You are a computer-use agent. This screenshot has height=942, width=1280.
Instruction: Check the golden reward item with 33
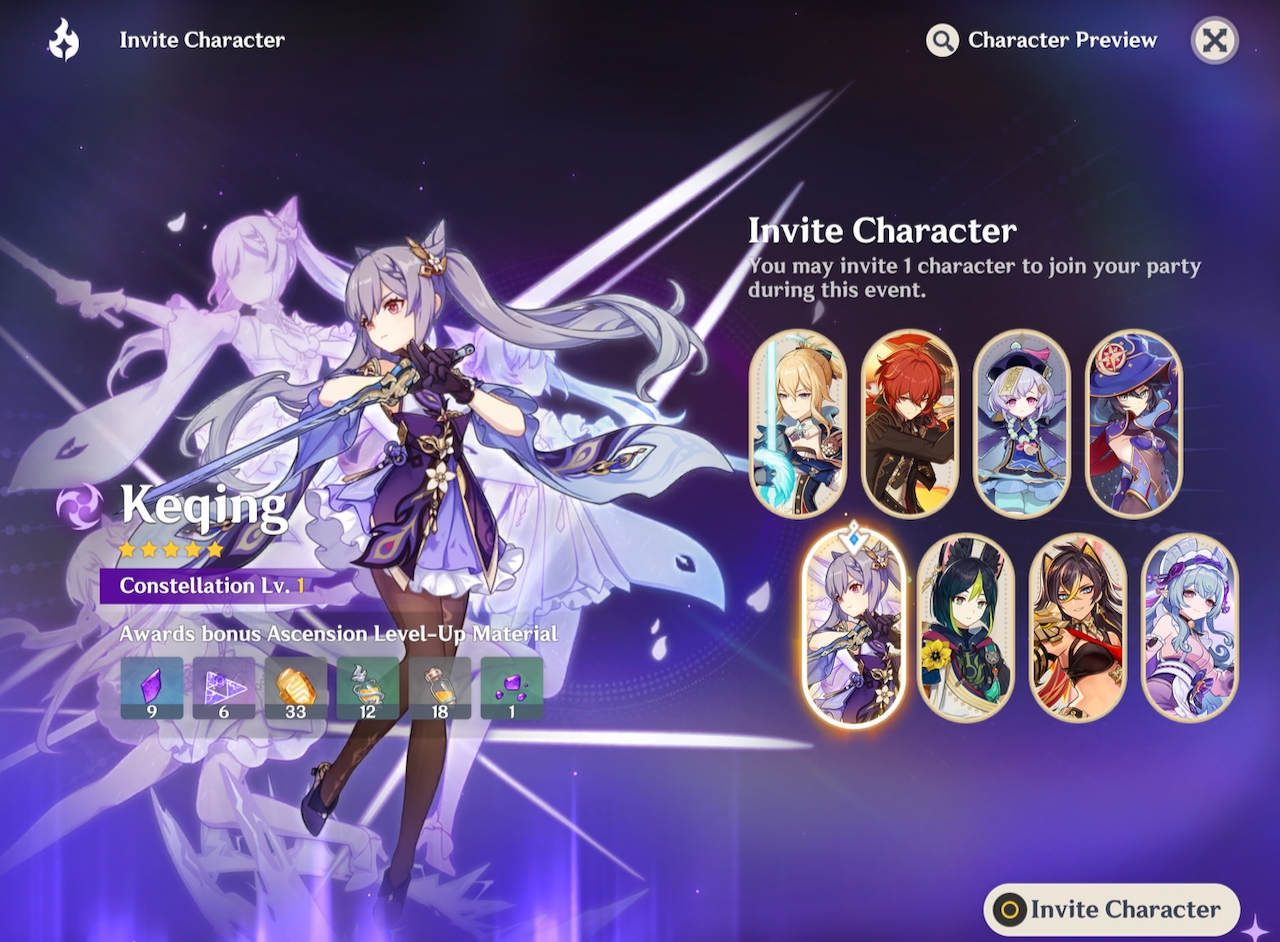pyautogui.click(x=296, y=687)
